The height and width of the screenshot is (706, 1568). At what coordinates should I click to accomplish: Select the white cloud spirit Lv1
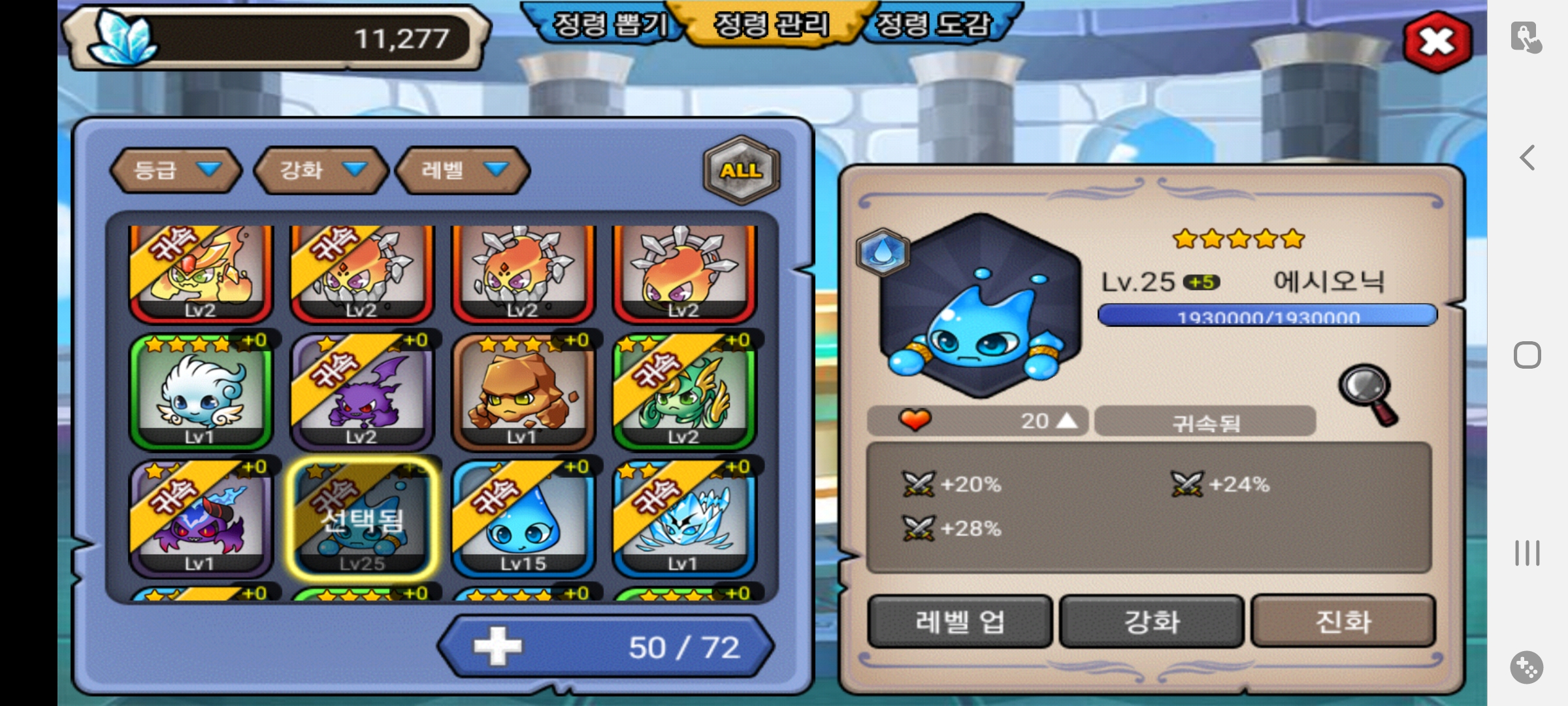coord(201,392)
